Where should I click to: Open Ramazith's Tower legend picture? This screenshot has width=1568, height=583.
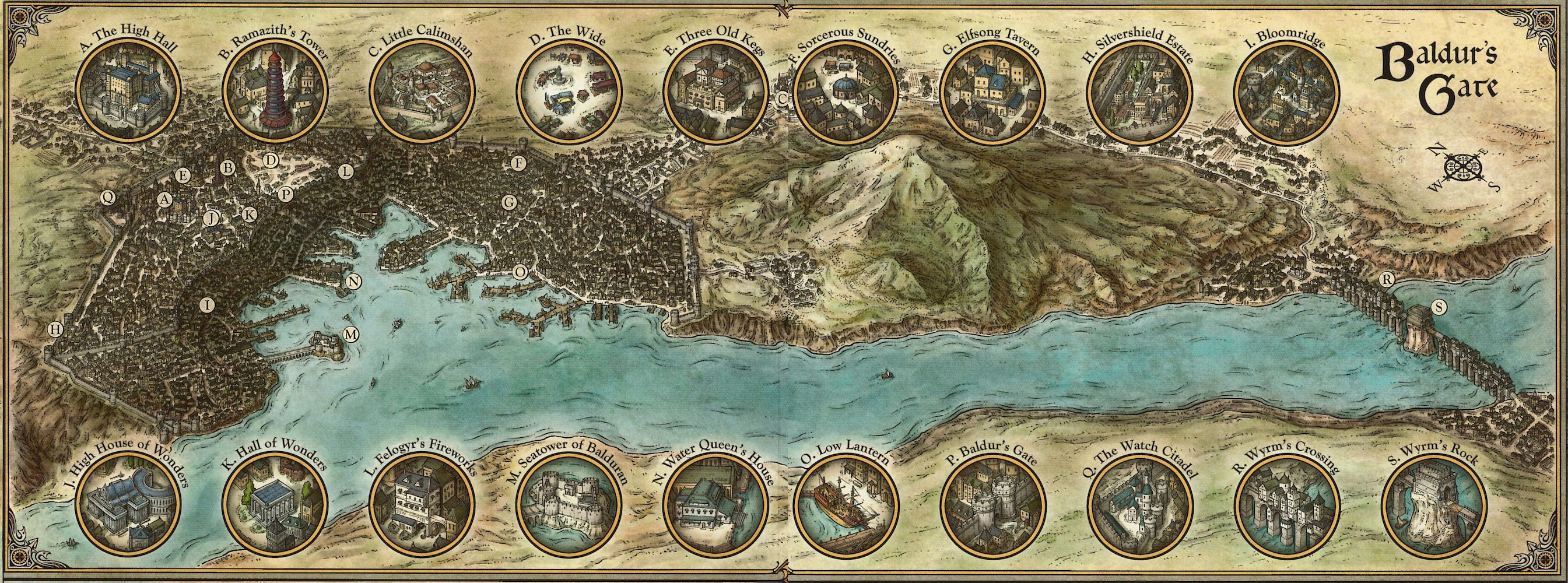[x=272, y=92]
